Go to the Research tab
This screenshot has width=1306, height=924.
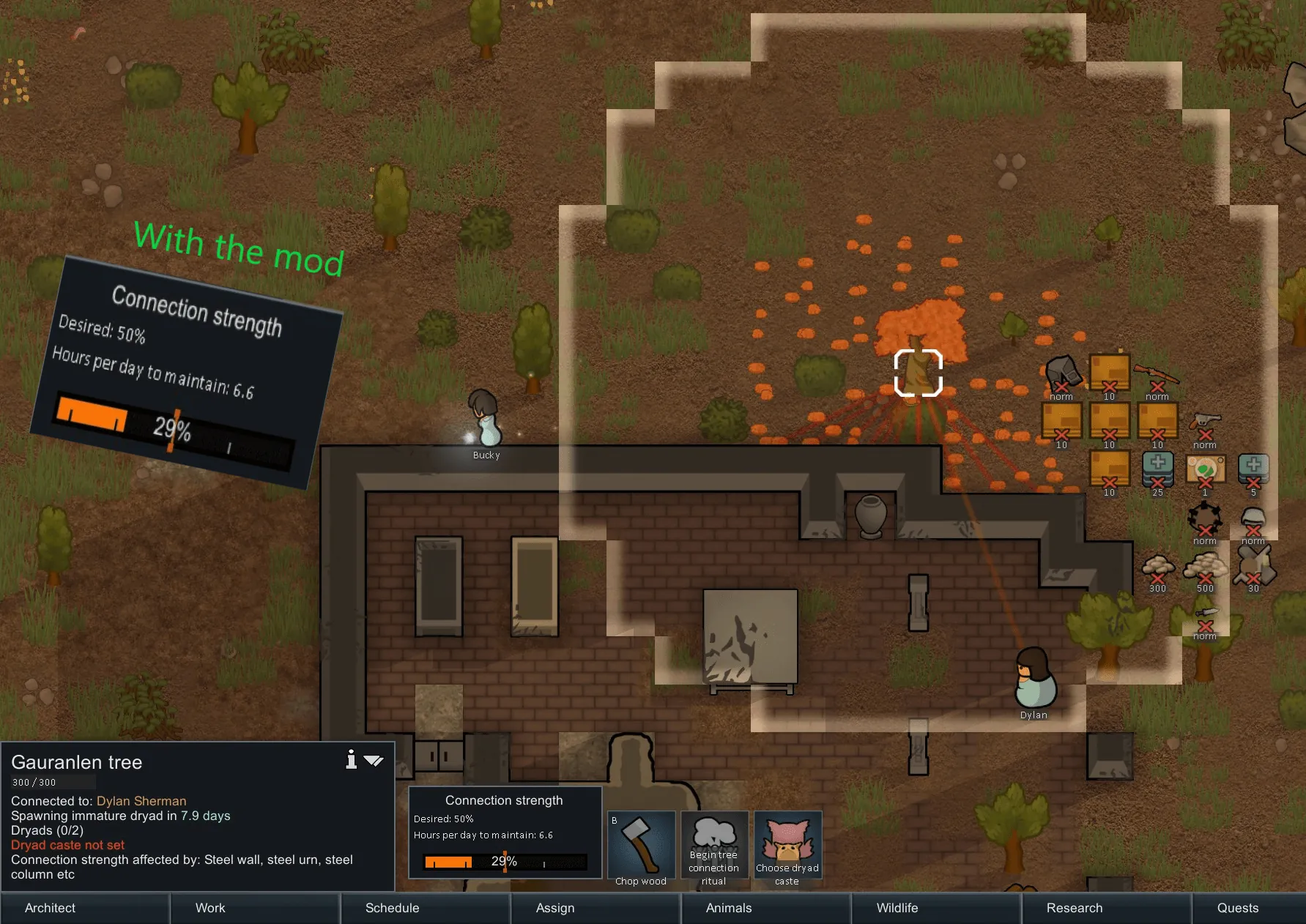(x=1074, y=908)
